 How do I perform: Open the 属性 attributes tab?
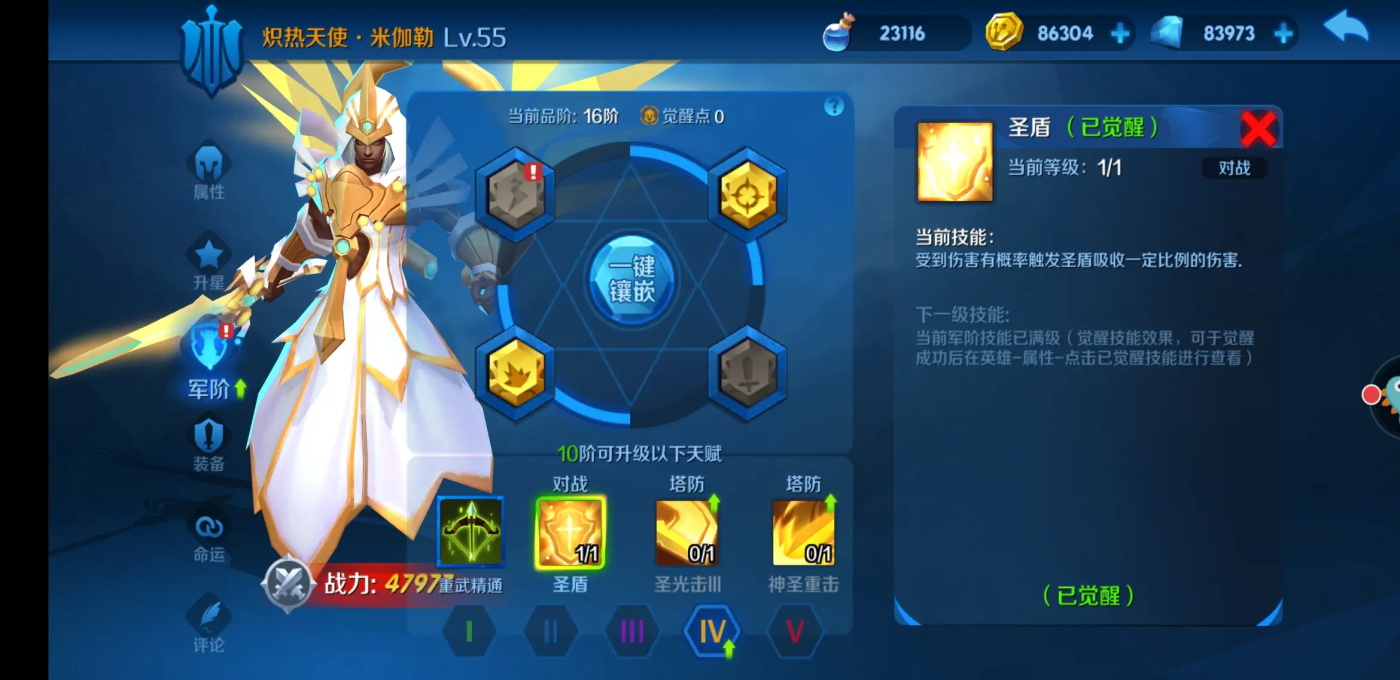click(209, 171)
